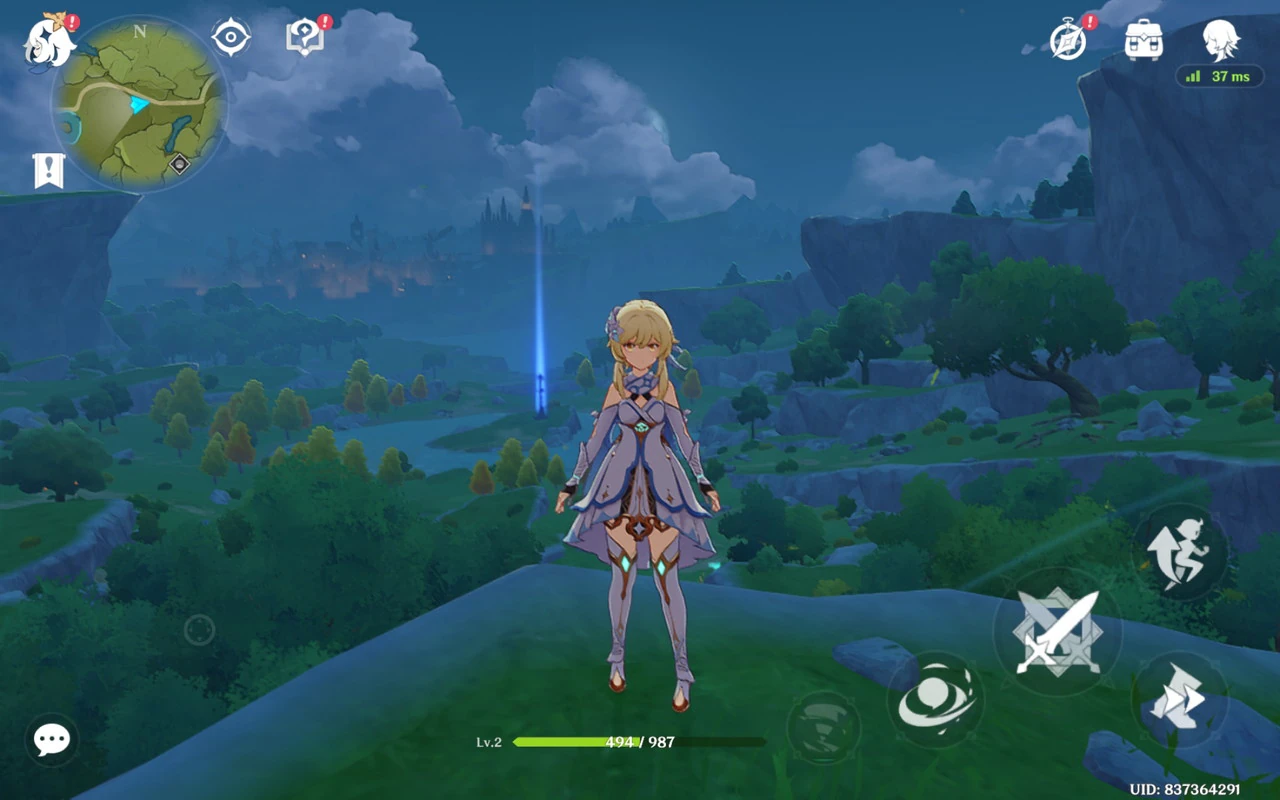
Task: Tap the small crosshair circle button
Action: 199,630
